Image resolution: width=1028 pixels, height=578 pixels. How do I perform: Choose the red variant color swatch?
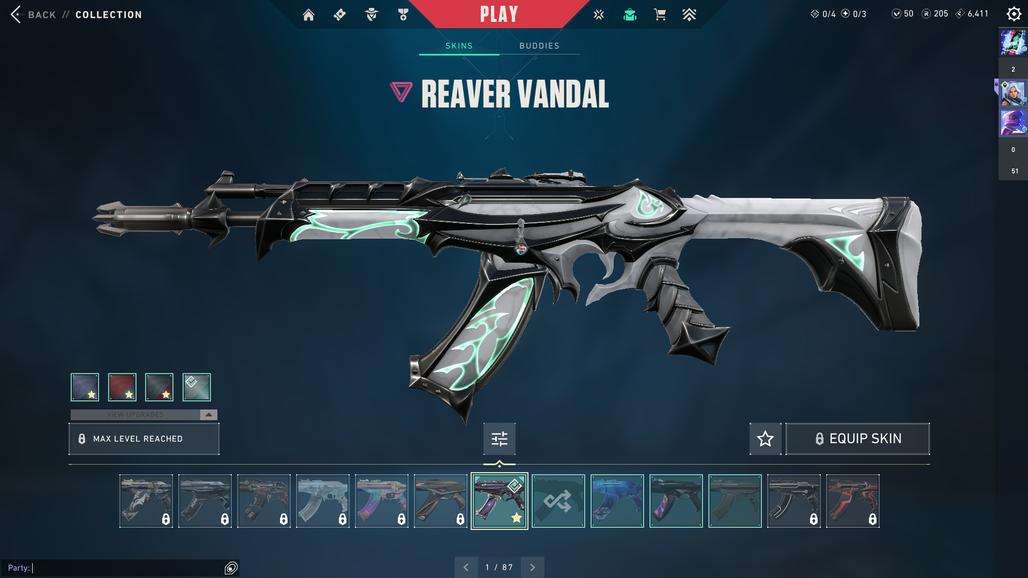tap(122, 387)
